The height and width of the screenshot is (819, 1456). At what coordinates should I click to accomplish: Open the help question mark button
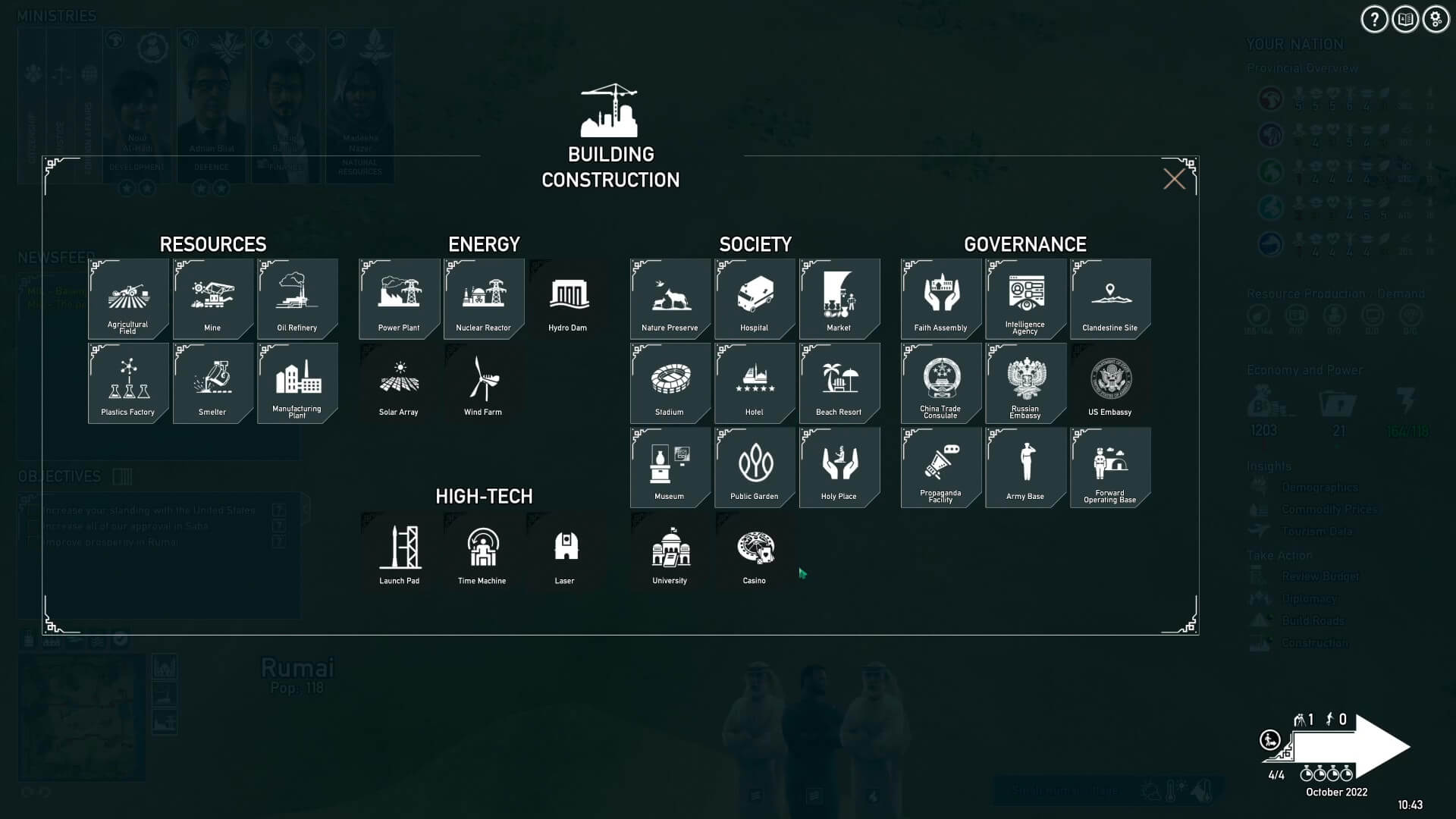[x=1374, y=20]
